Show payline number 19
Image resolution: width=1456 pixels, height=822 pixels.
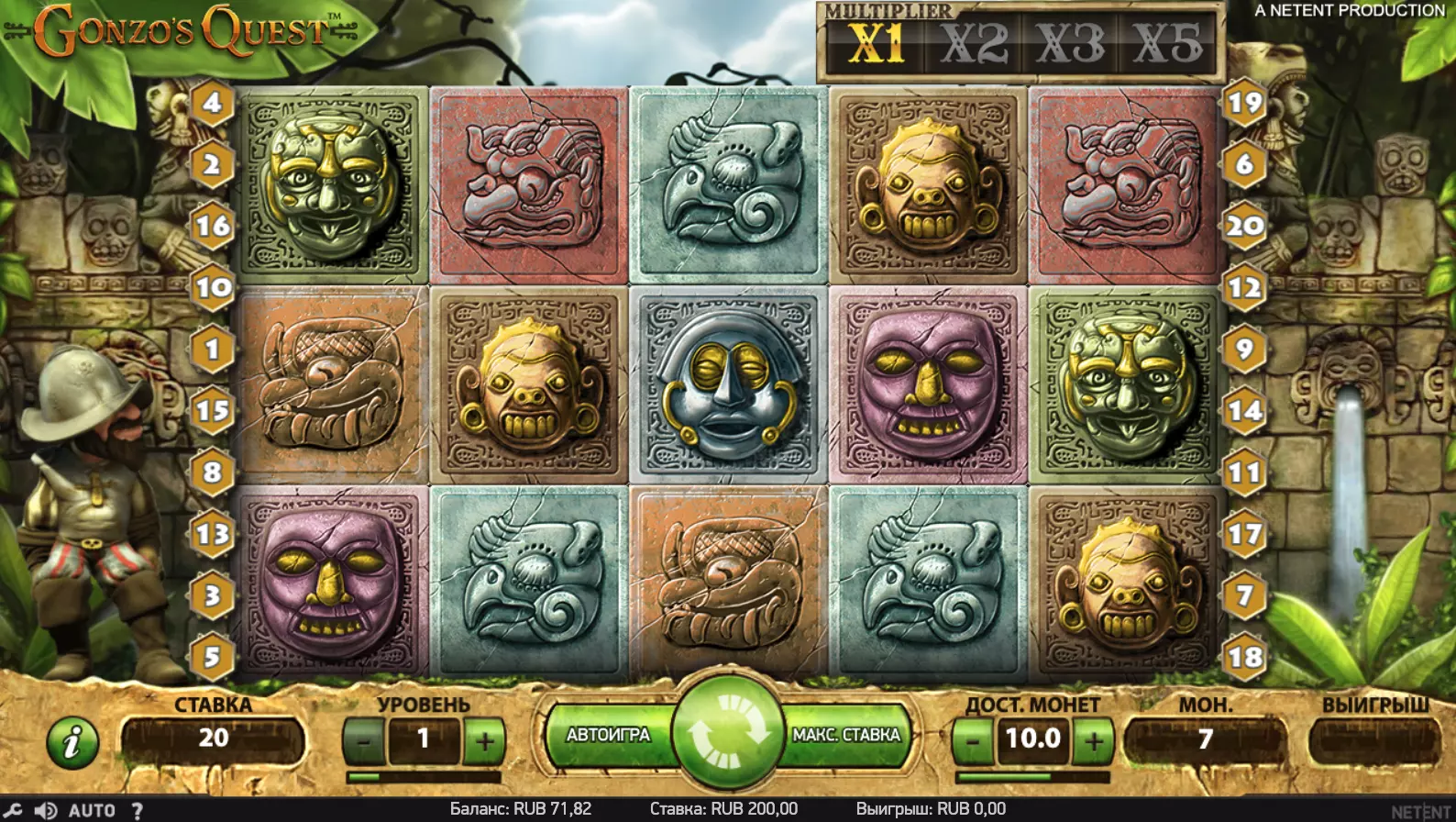(x=1244, y=103)
